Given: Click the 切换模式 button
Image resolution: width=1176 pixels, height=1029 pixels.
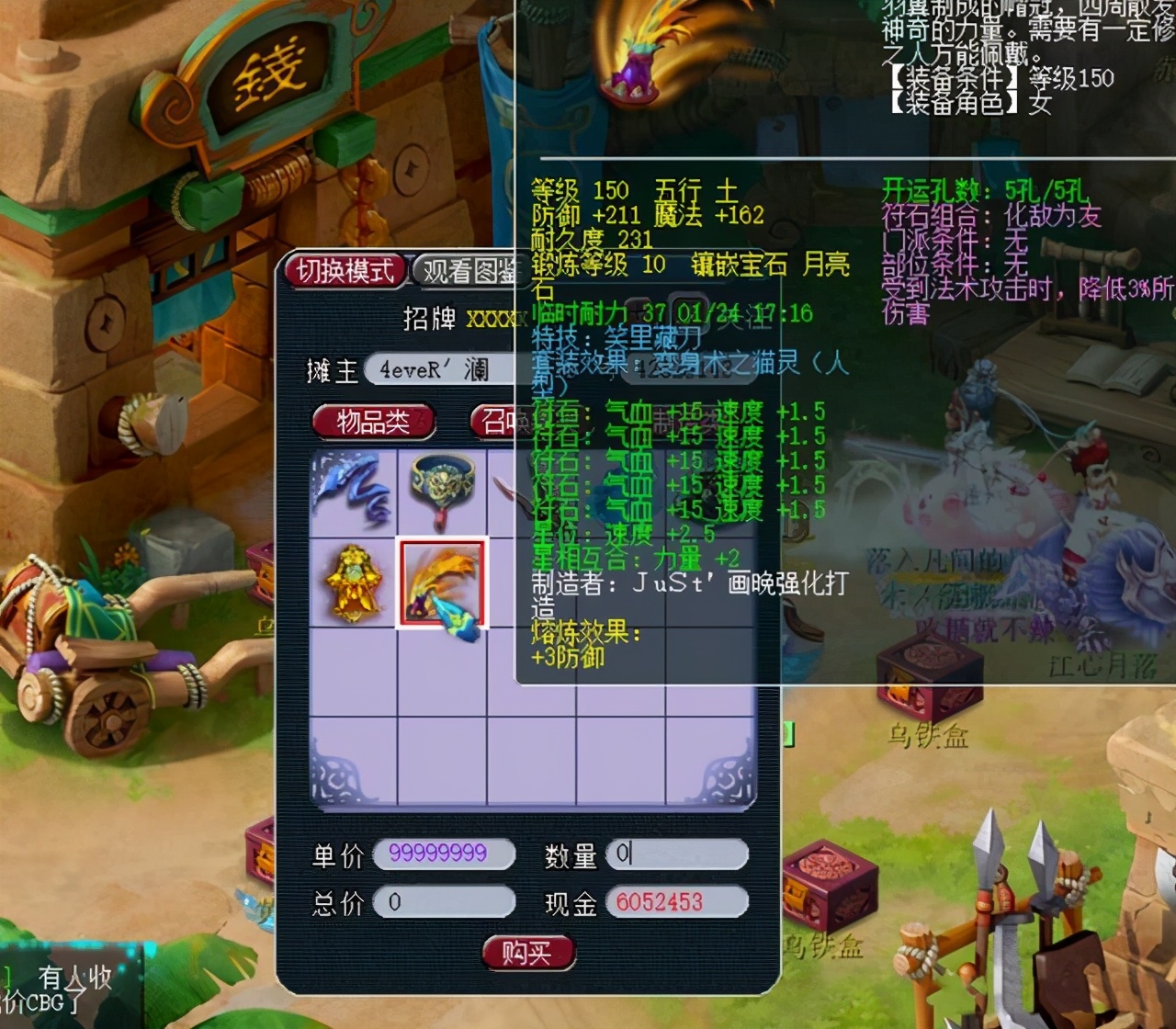Looking at the screenshot, I should tap(346, 271).
